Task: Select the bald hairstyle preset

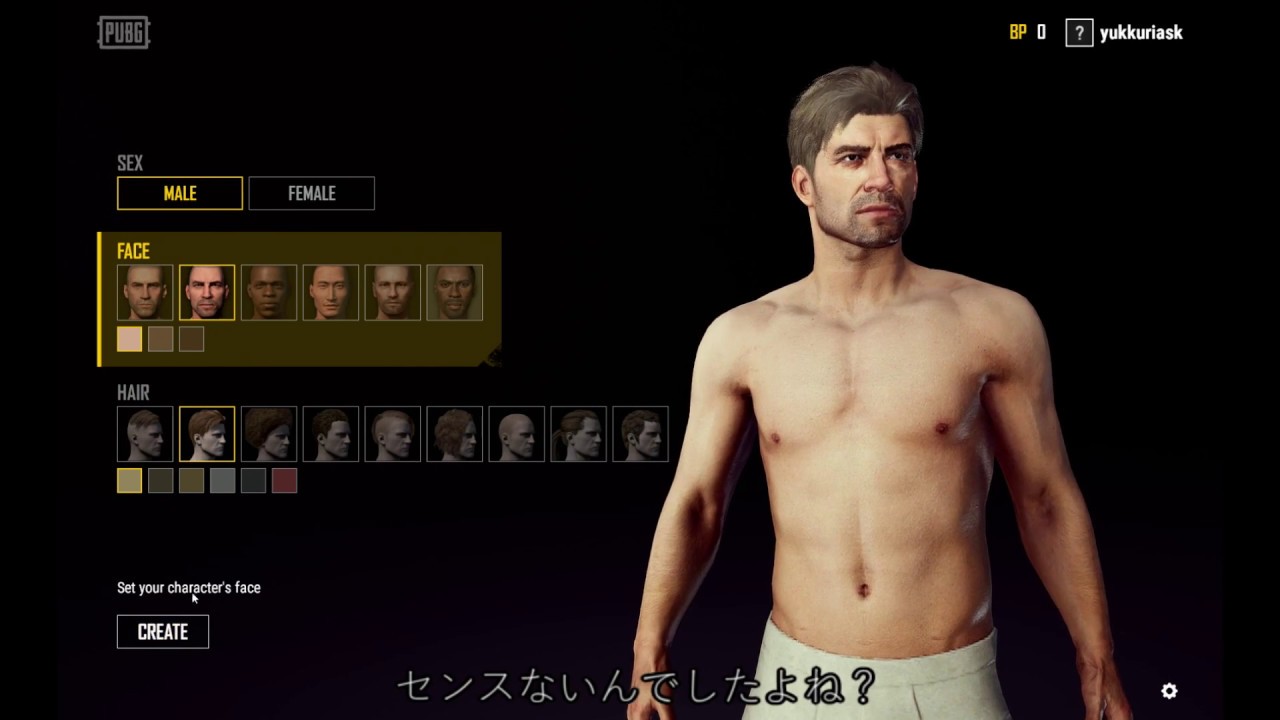Action: click(517, 433)
